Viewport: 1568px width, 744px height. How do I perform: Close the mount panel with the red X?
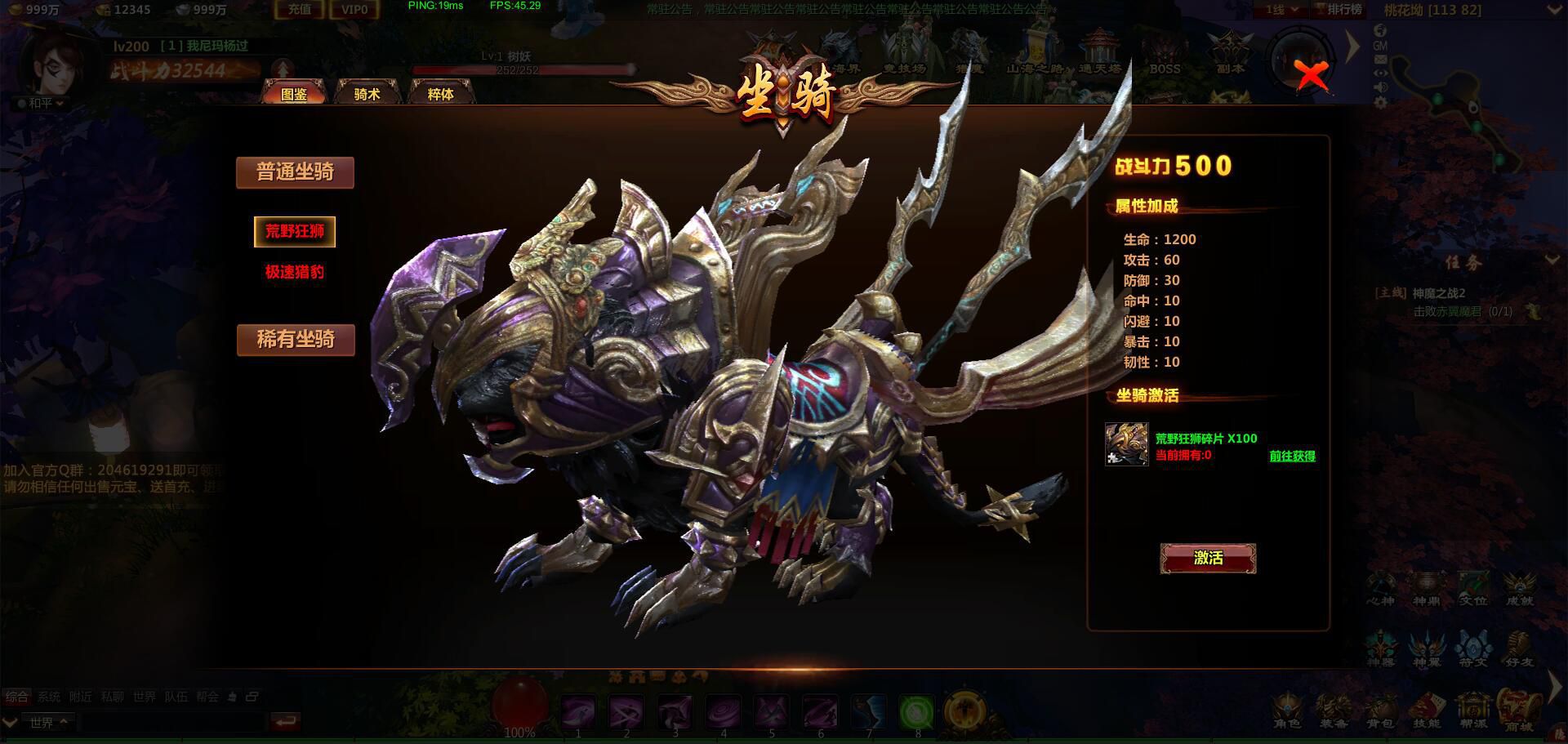[x=1312, y=77]
